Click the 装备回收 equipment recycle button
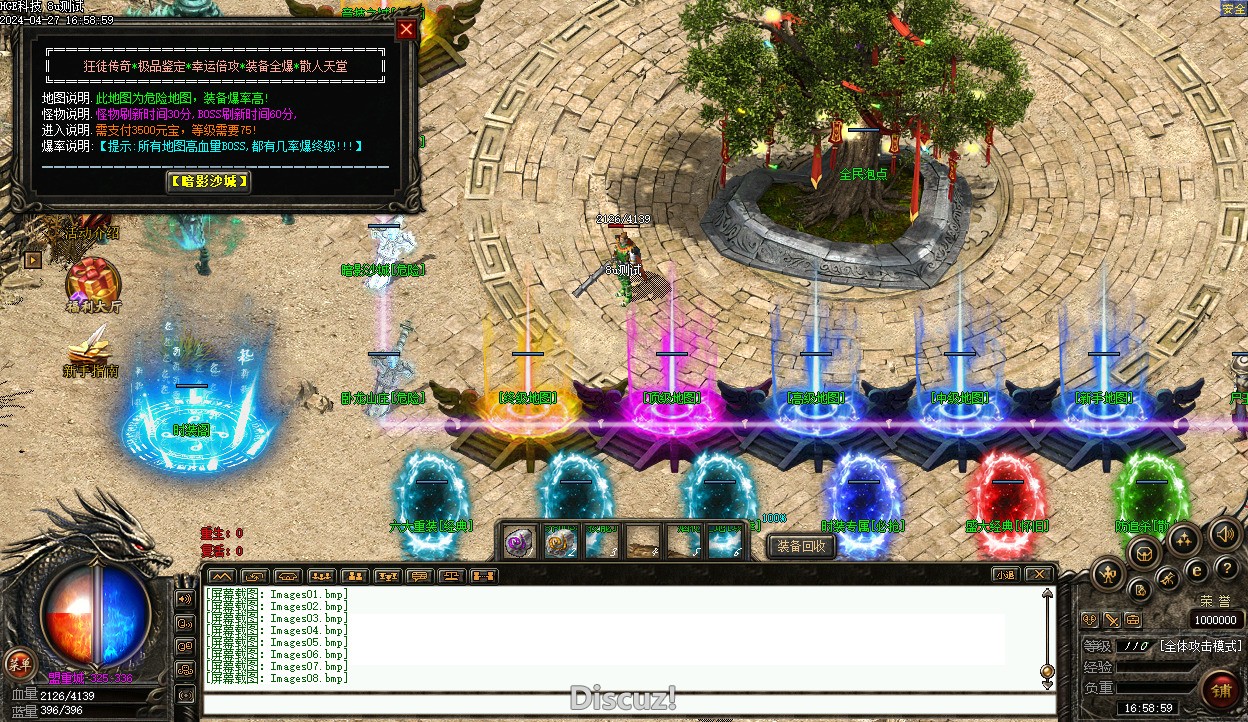Image resolution: width=1248 pixels, height=722 pixels. tap(802, 546)
